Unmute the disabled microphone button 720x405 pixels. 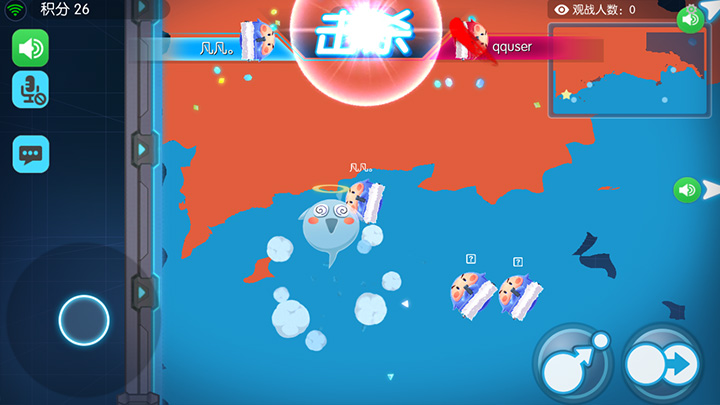tap(31, 89)
